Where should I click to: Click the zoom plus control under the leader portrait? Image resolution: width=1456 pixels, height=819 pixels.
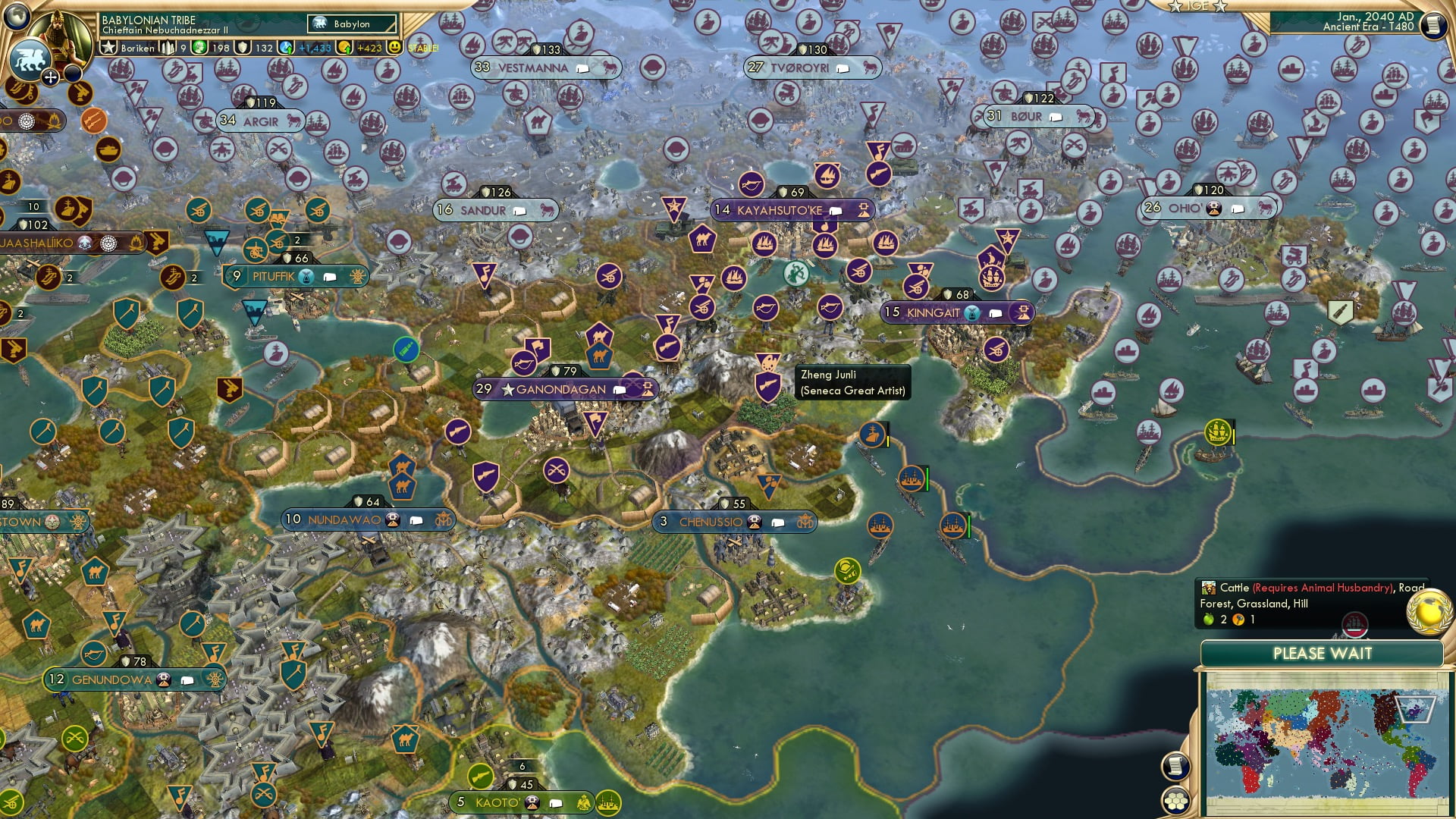point(51,76)
